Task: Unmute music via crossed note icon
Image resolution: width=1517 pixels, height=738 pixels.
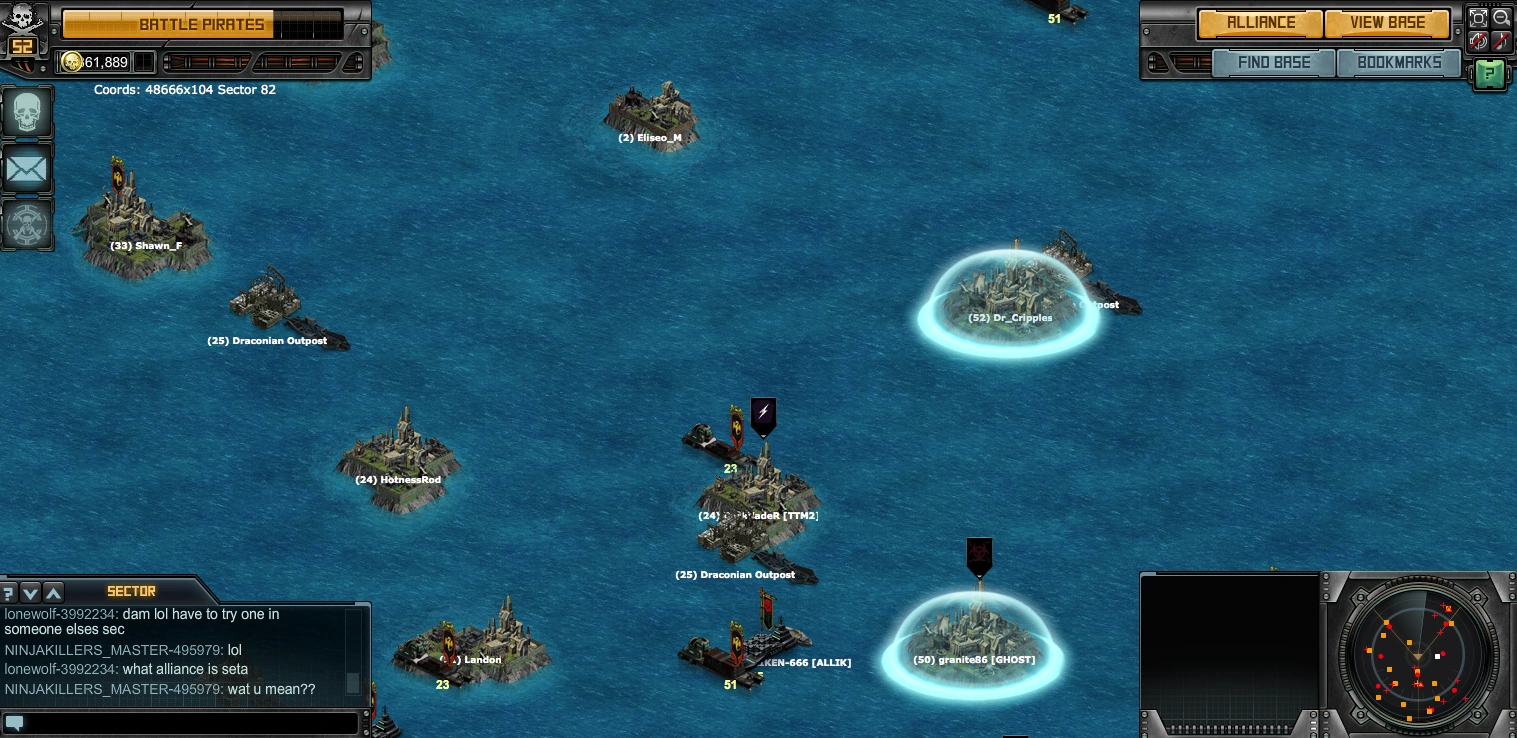Action: pyautogui.click(x=1503, y=41)
